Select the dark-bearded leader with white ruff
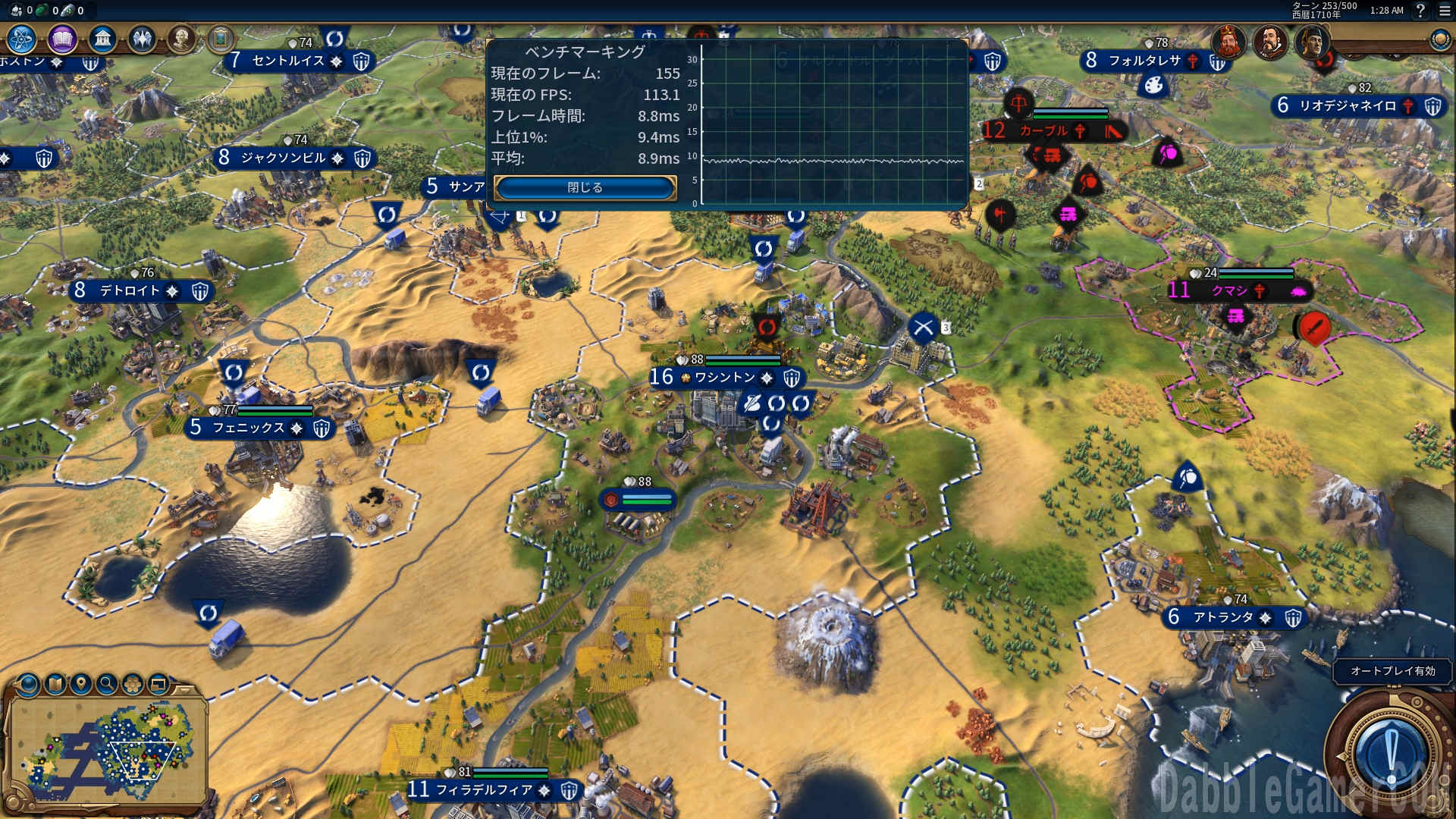Viewport: 1456px width, 819px height. click(x=1270, y=40)
